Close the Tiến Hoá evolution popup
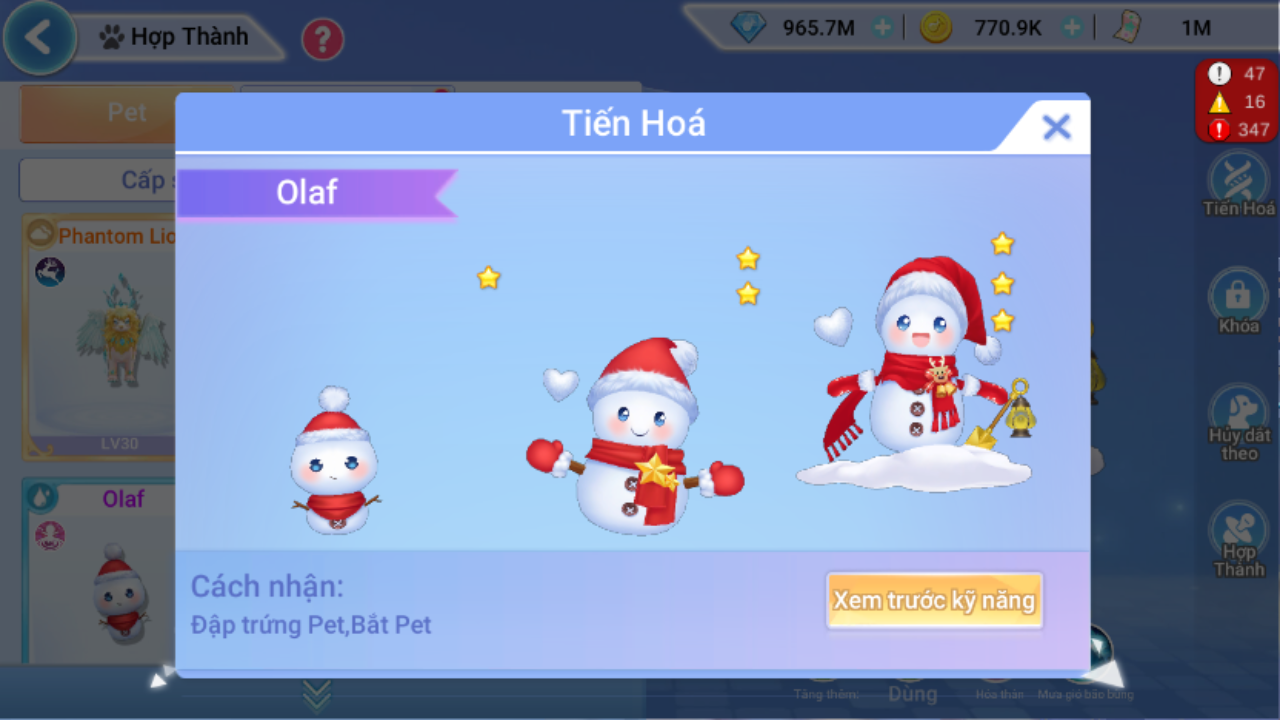1280x720 pixels. pyautogui.click(x=1056, y=127)
